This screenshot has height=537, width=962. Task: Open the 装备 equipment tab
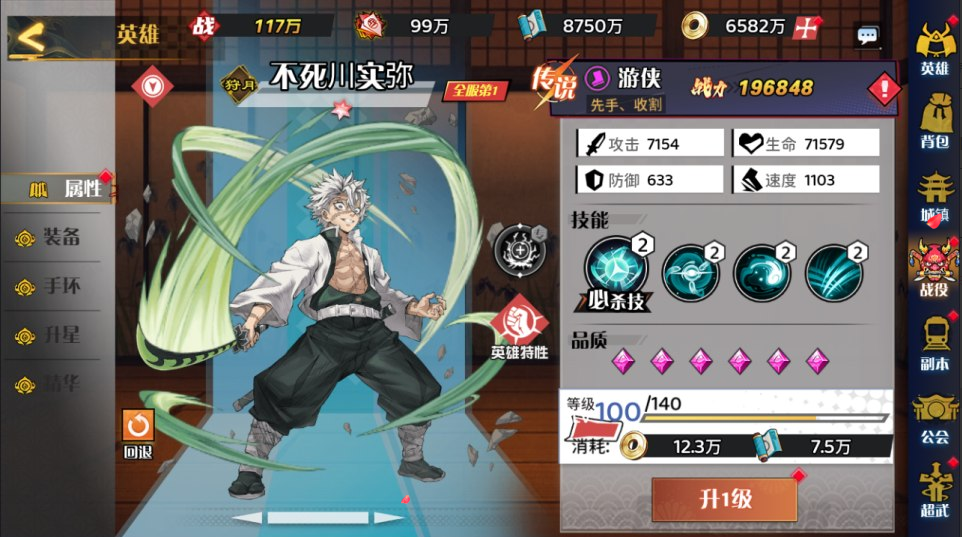click(60, 238)
